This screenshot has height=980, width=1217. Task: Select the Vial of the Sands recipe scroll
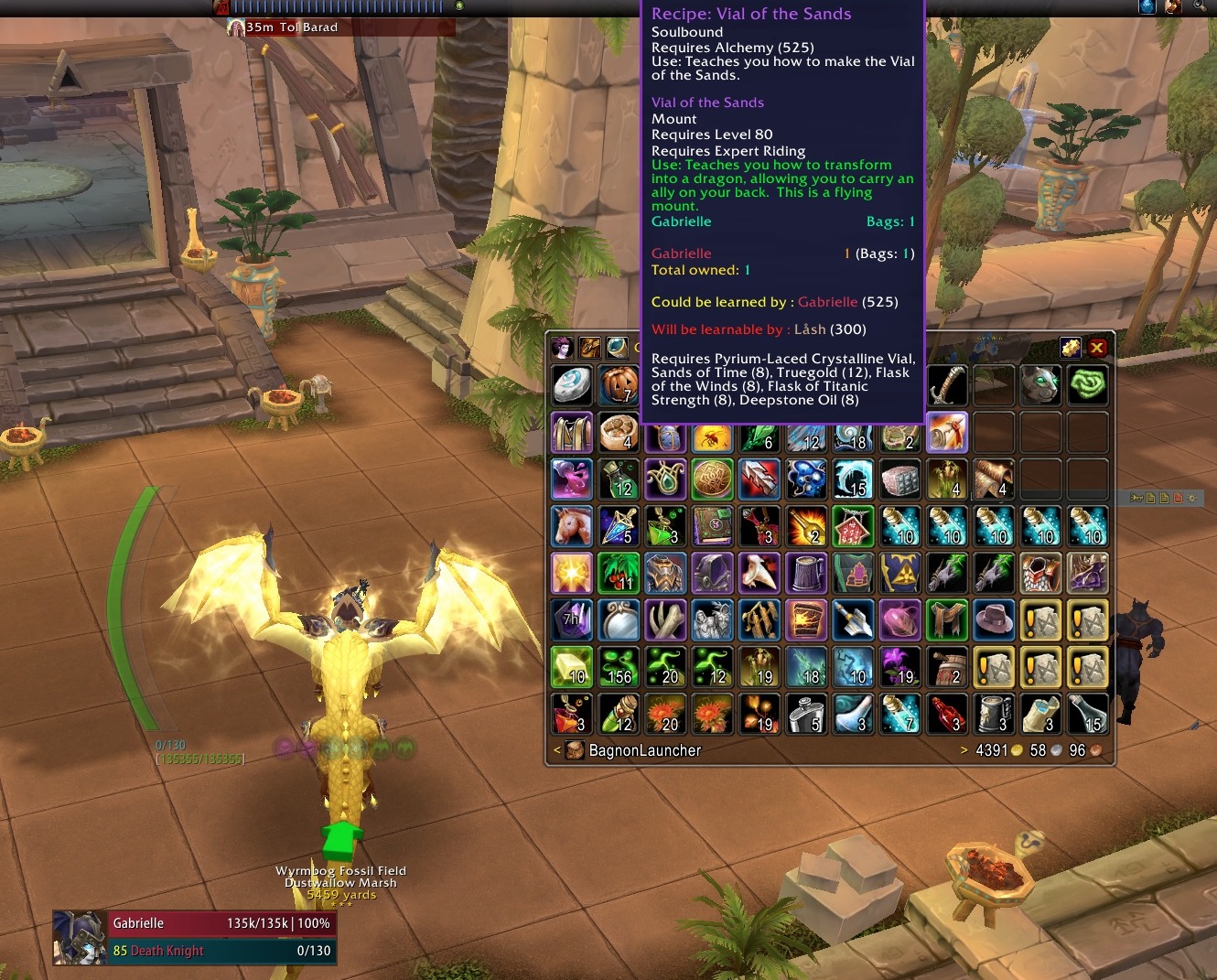point(947,433)
